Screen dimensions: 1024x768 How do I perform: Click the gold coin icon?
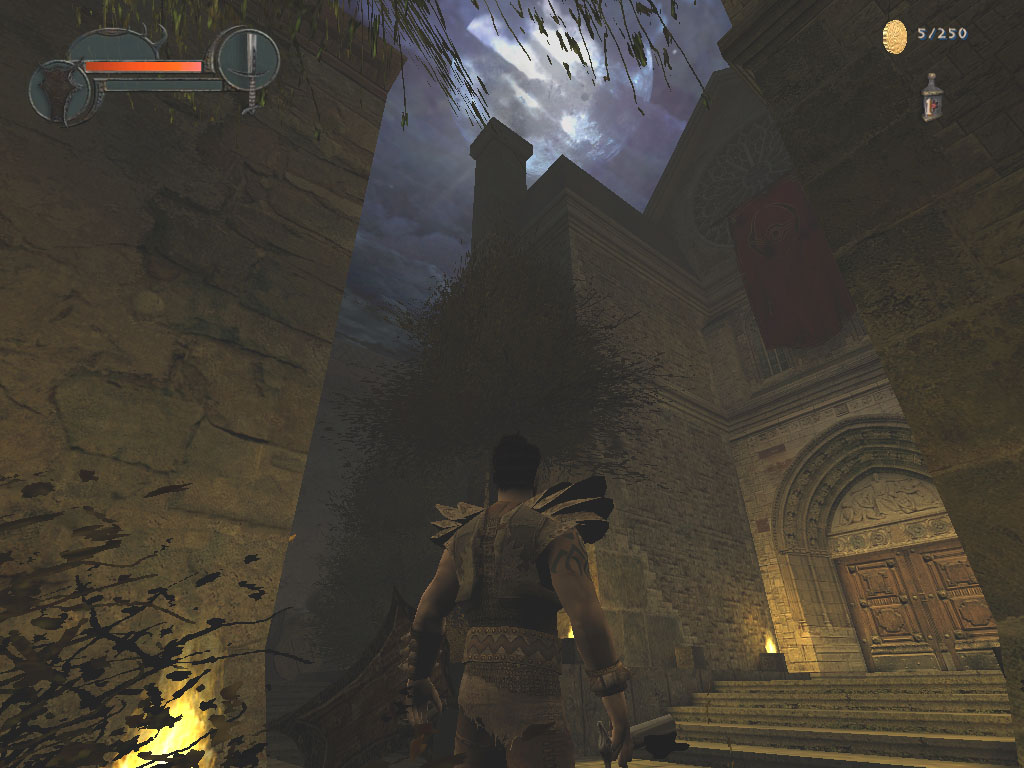tap(895, 36)
